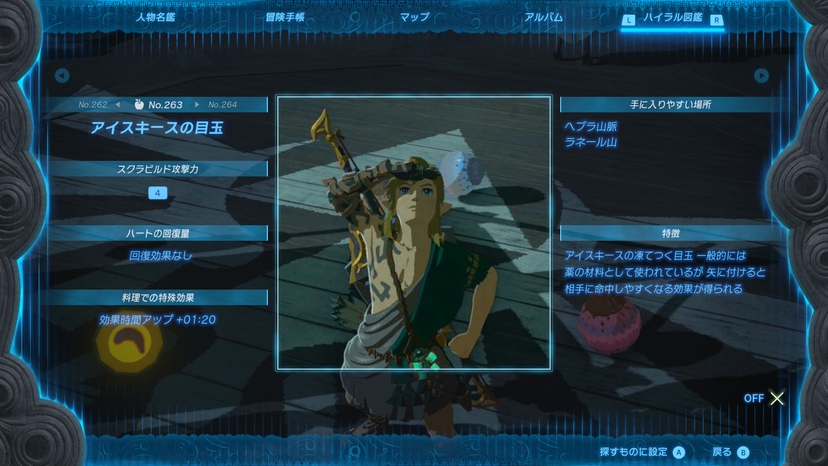Go back with 戻る
828x466 pixels.
[x=729, y=452]
